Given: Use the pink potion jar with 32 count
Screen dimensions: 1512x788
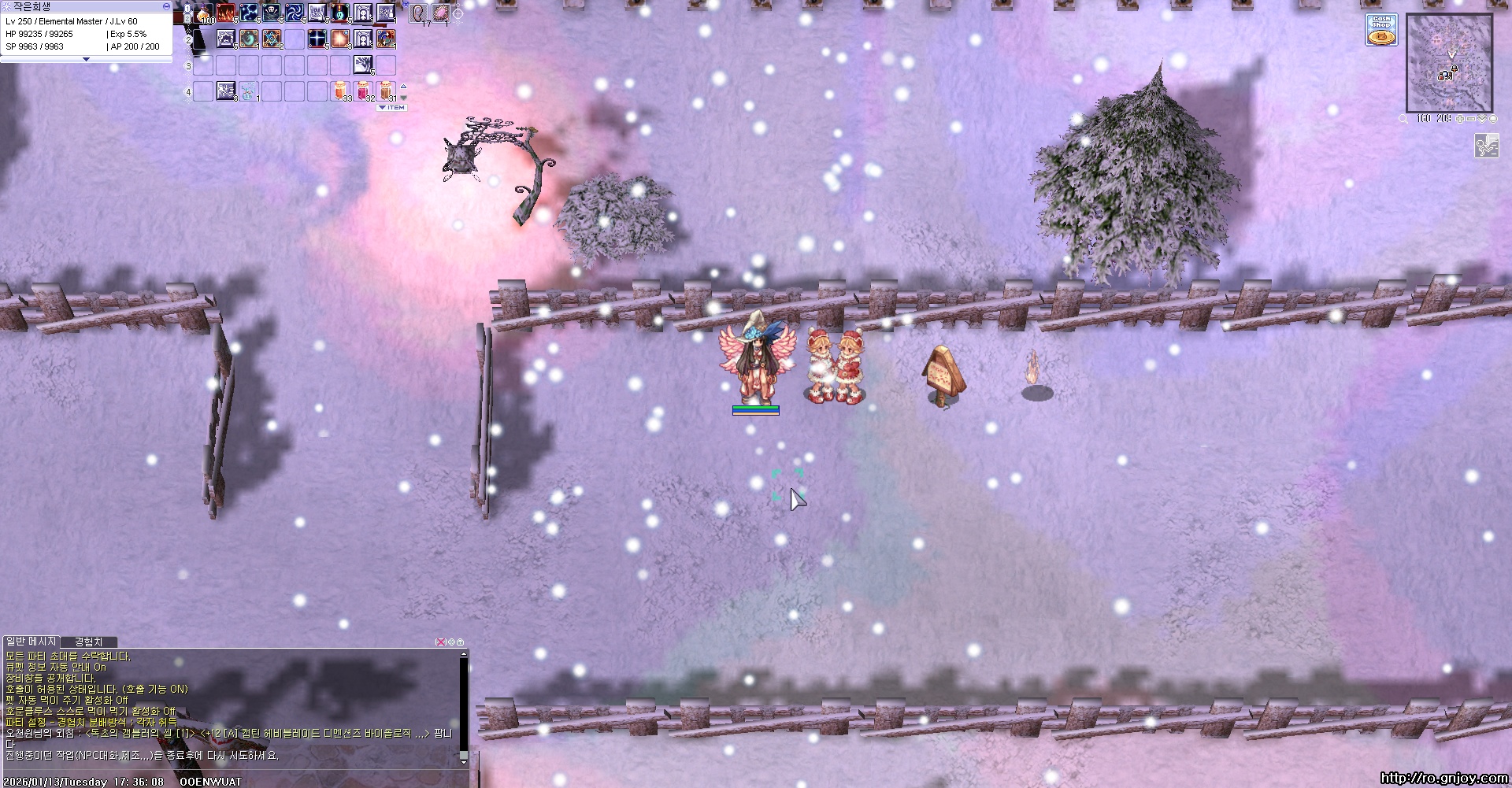Looking at the screenshot, I should (363, 91).
